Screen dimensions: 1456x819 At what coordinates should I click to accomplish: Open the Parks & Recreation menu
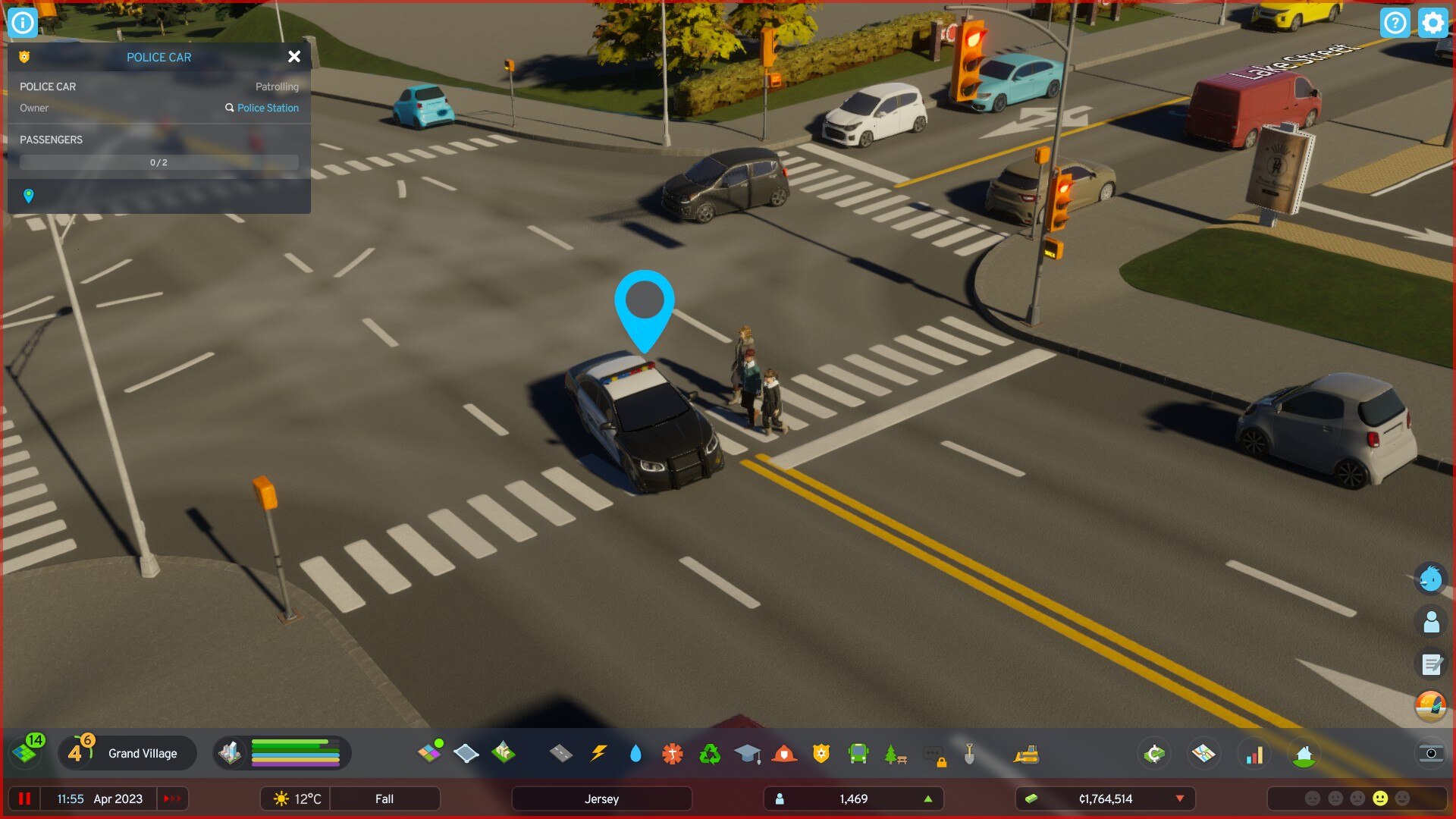pyautogui.click(x=894, y=753)
